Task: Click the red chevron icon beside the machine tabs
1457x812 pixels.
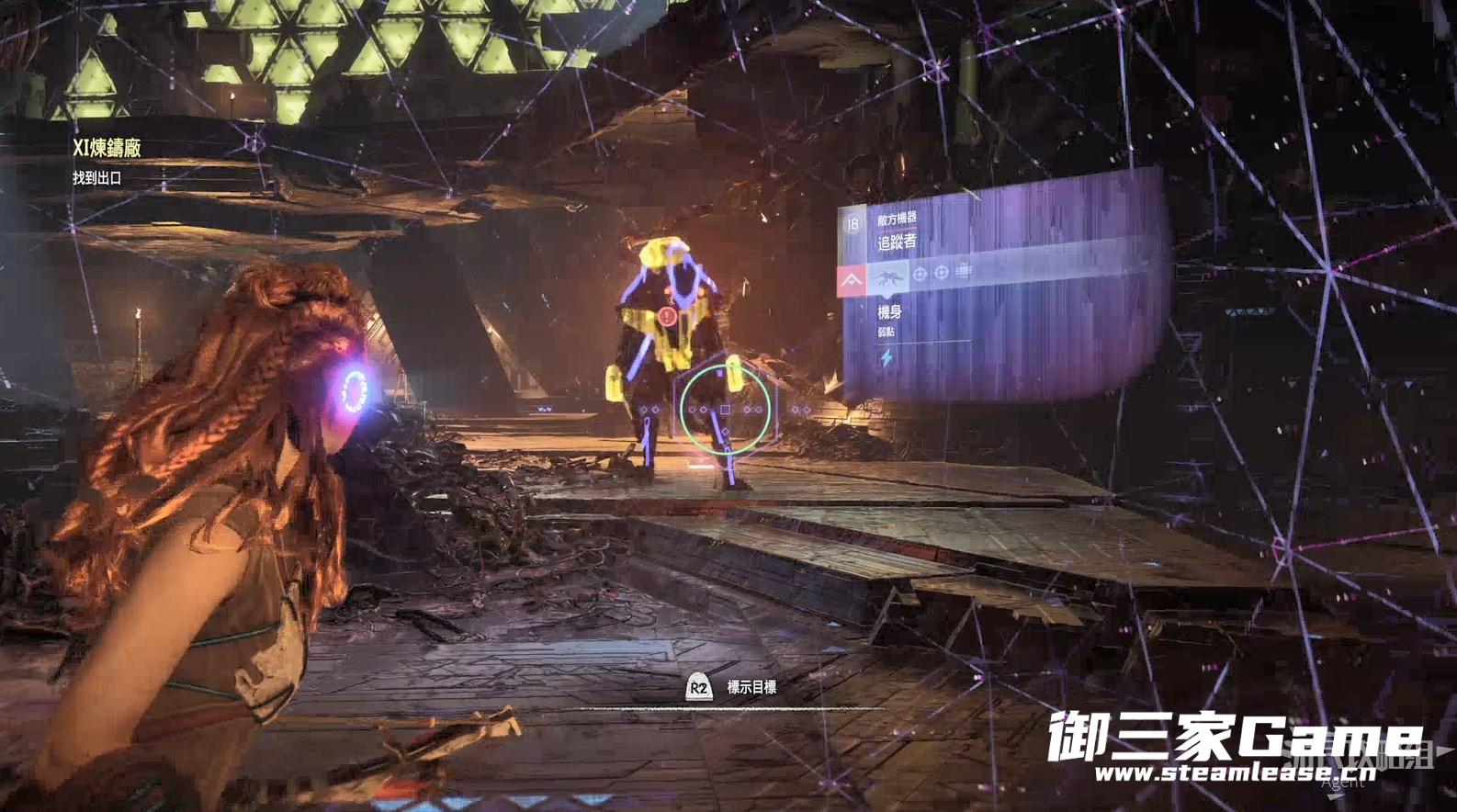Action: click(852, 279)
